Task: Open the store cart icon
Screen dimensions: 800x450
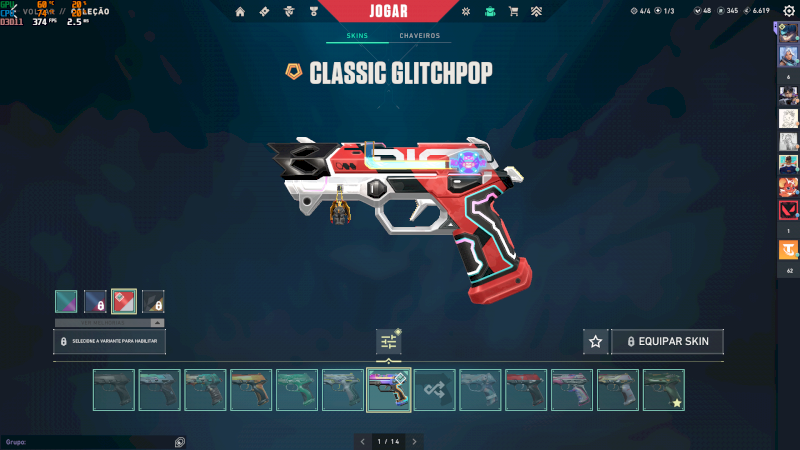Action: tap(513, 12)
